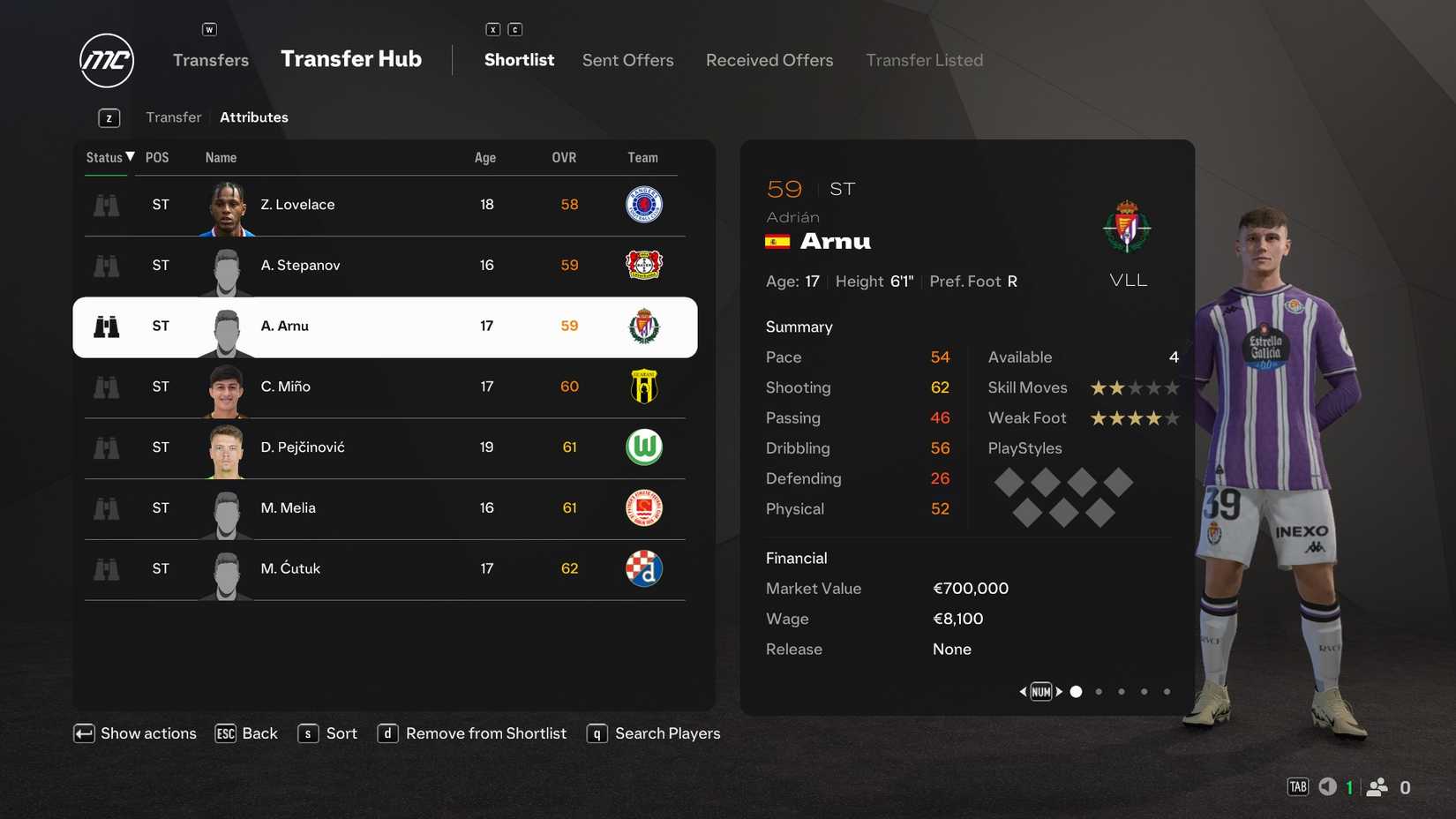
Task: Click Remove from Shortlist
Action: [485, 733]
